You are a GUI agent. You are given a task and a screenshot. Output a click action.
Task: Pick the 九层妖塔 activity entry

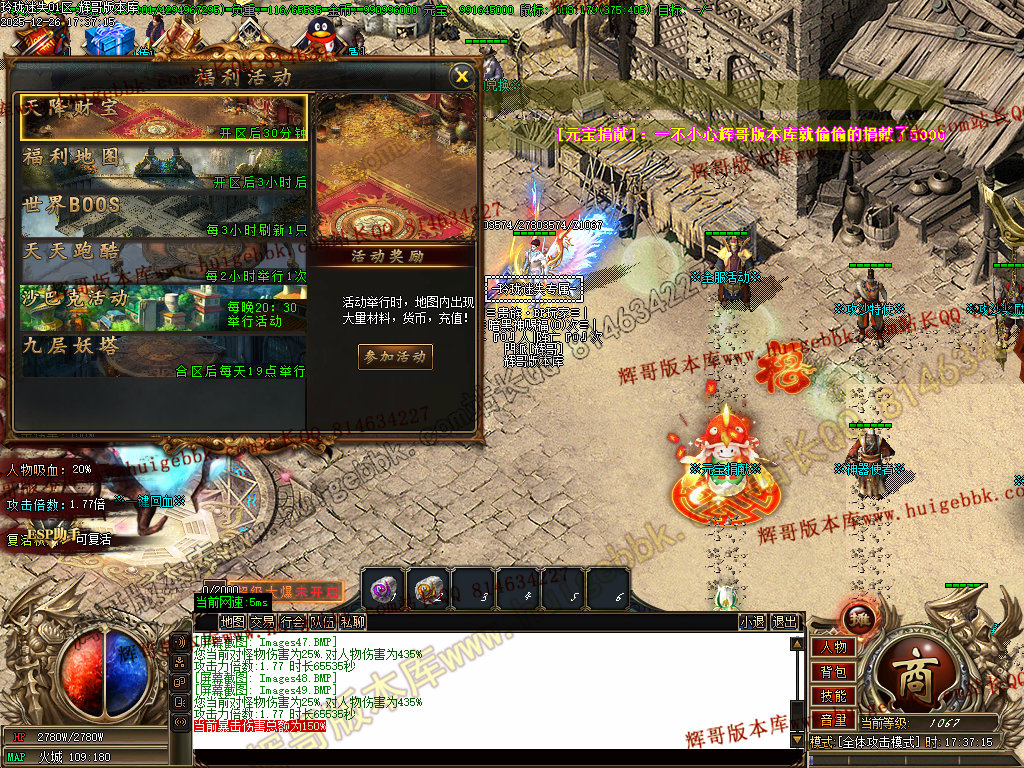[164, 356]
